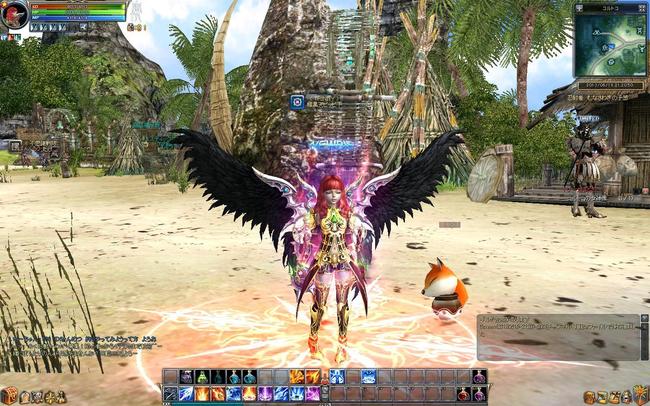The height and width of the screenshot is (406, 650).
Task: Select the green potion hotbar slot
Action: pyautogui.click(x=201, y=377)
